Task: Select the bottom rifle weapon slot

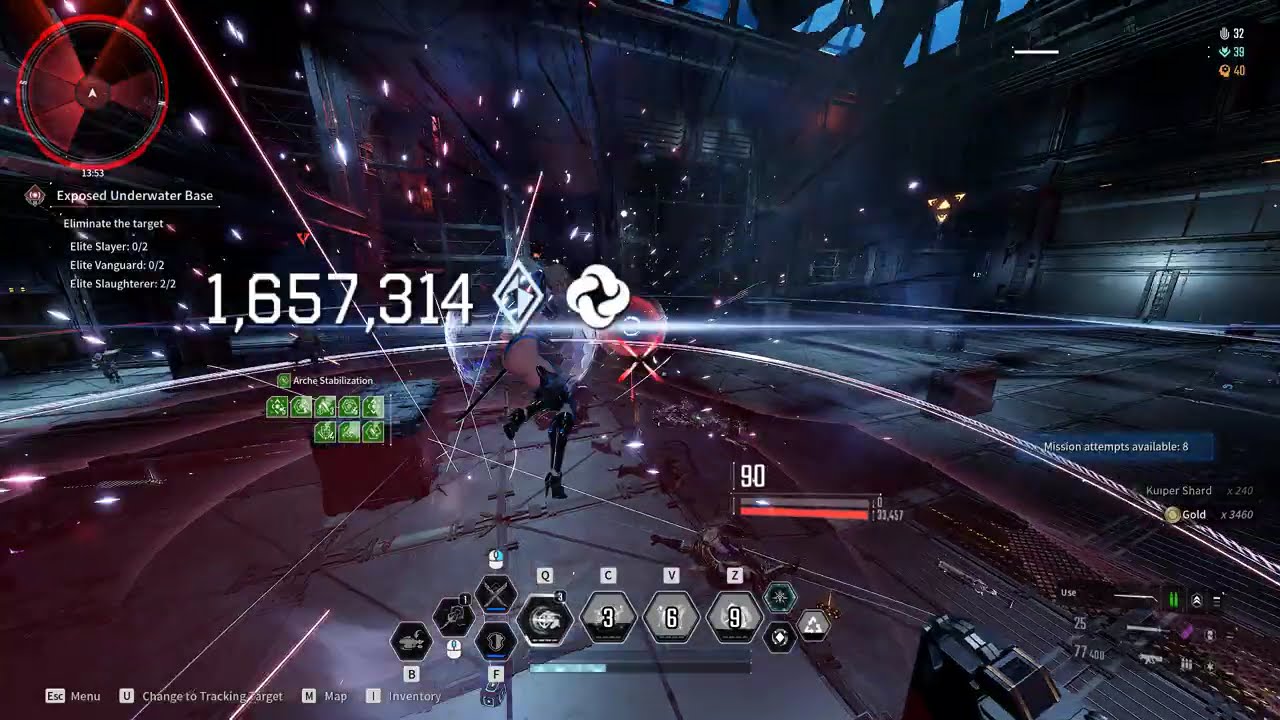Action: [x=1150, y=659]
